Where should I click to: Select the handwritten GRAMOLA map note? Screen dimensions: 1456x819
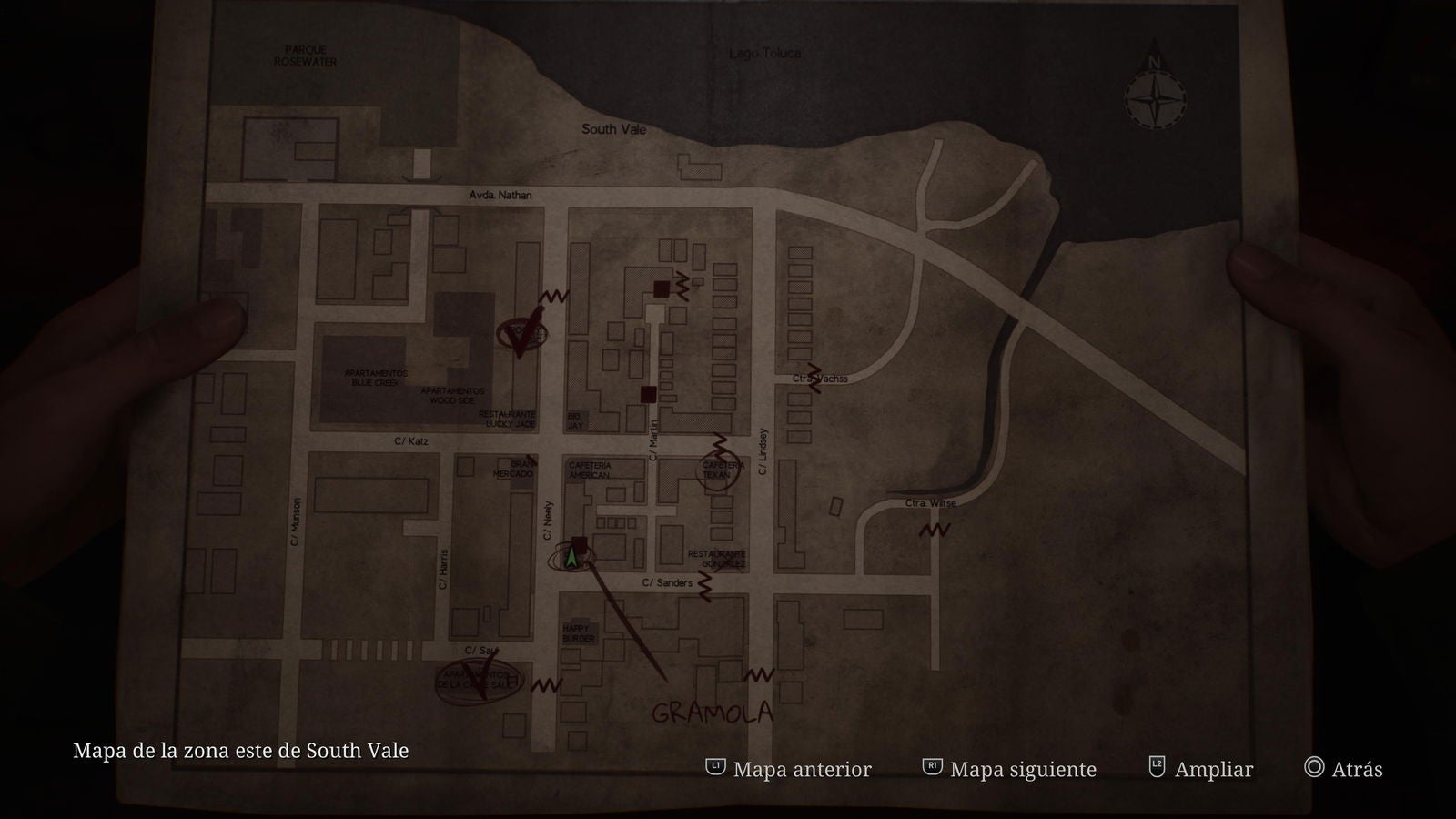coord(712,713)
